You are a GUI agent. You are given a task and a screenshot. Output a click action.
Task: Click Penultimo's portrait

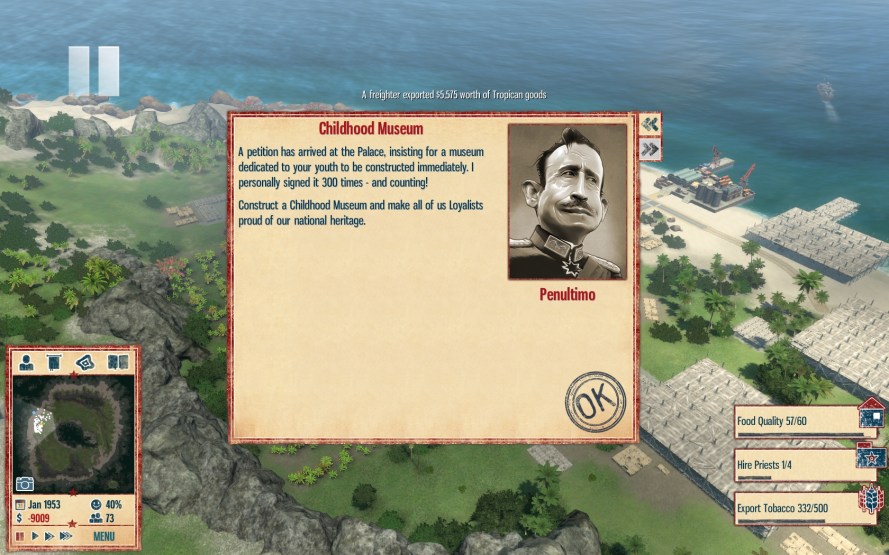click(567, 201)
